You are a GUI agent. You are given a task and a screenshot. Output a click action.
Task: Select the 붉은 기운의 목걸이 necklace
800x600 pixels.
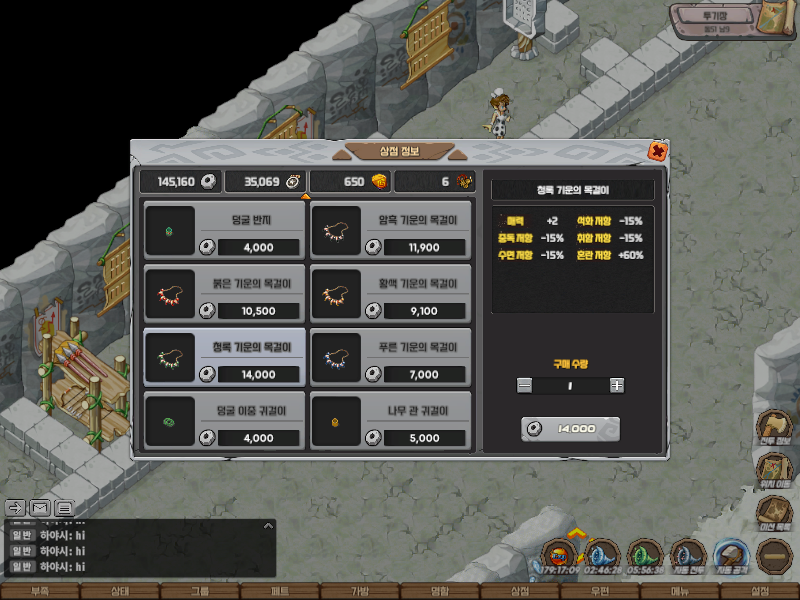point(224,292)
